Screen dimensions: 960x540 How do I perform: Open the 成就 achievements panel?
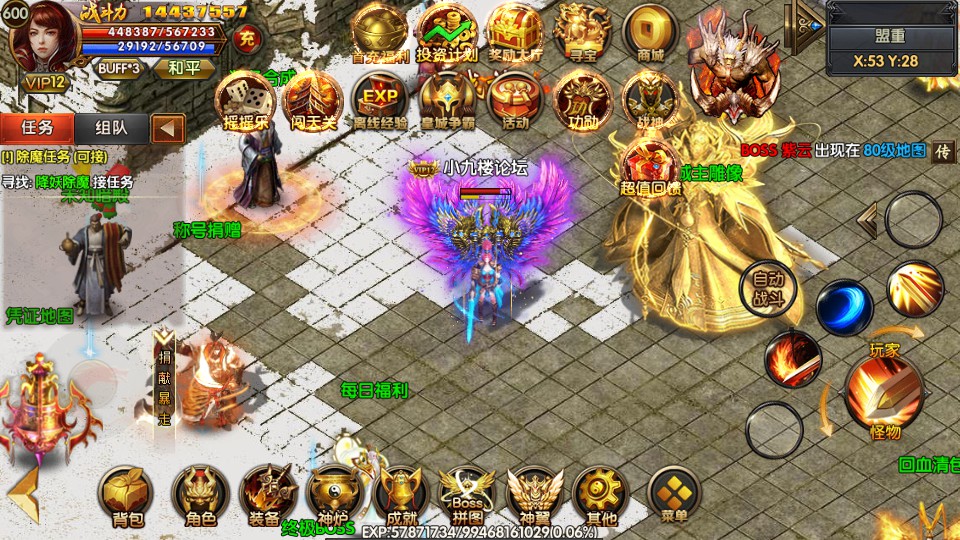pos(402,493)
